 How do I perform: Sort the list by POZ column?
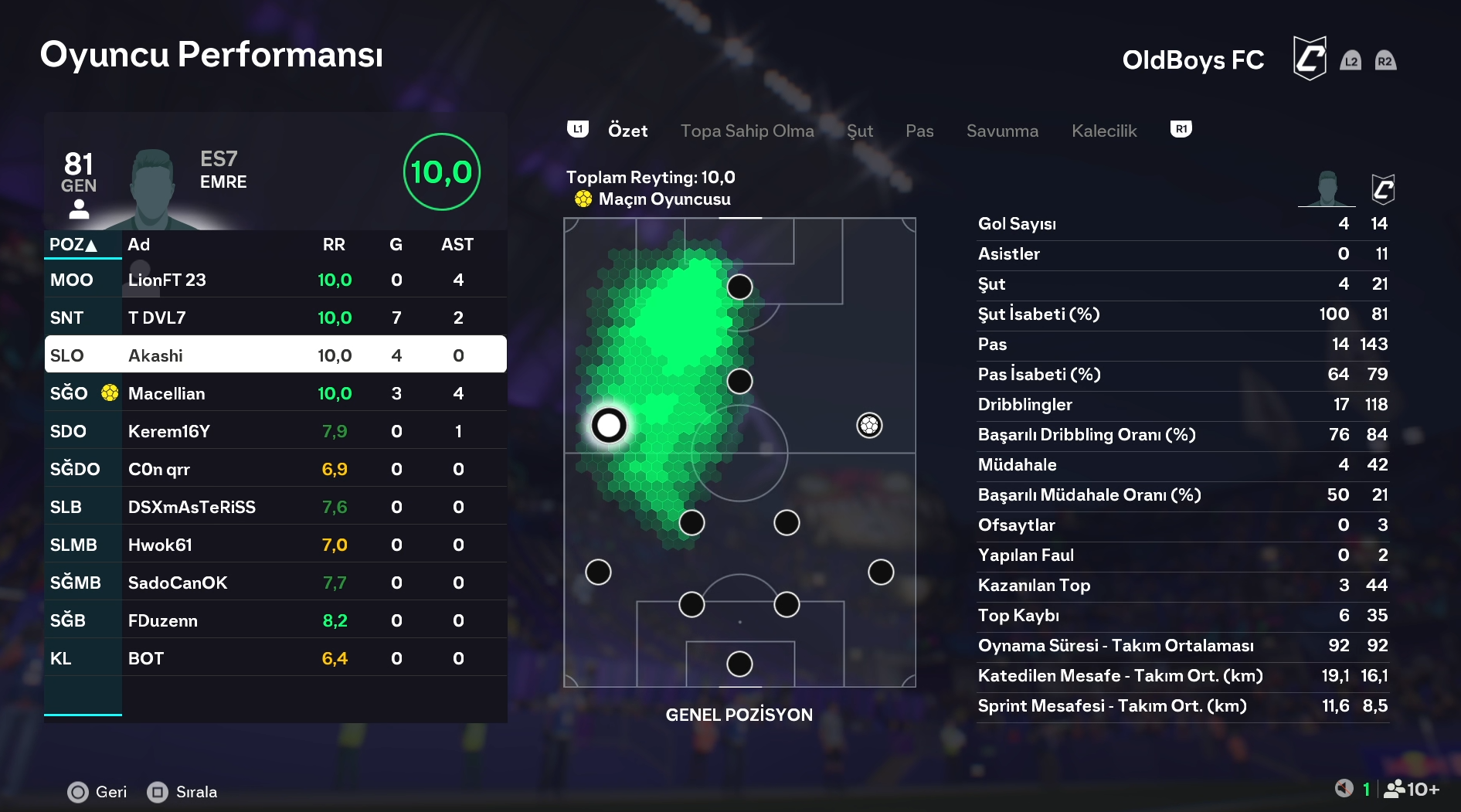(x=73, y=245)
